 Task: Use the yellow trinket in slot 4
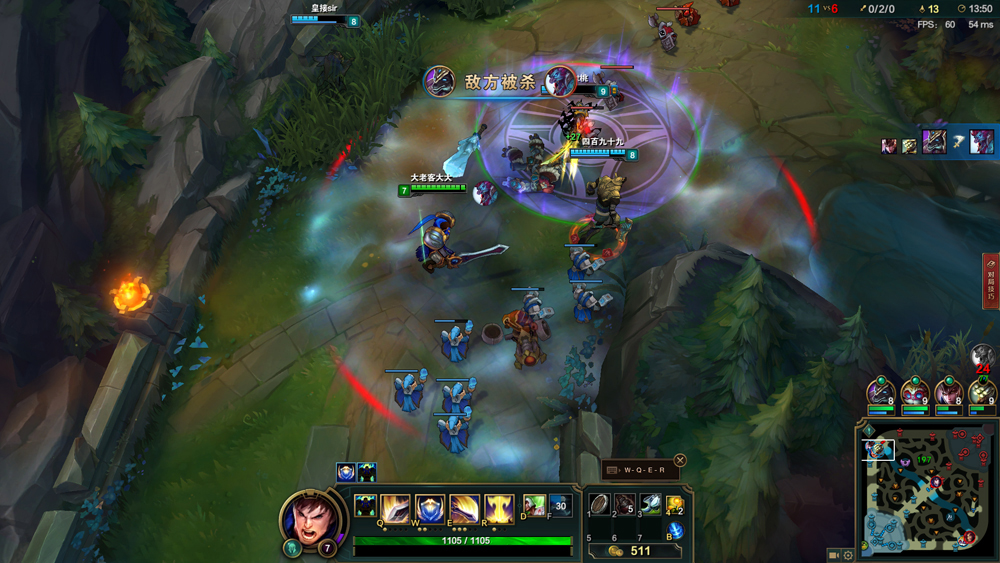pyautogui.click(x=676, y=505)
